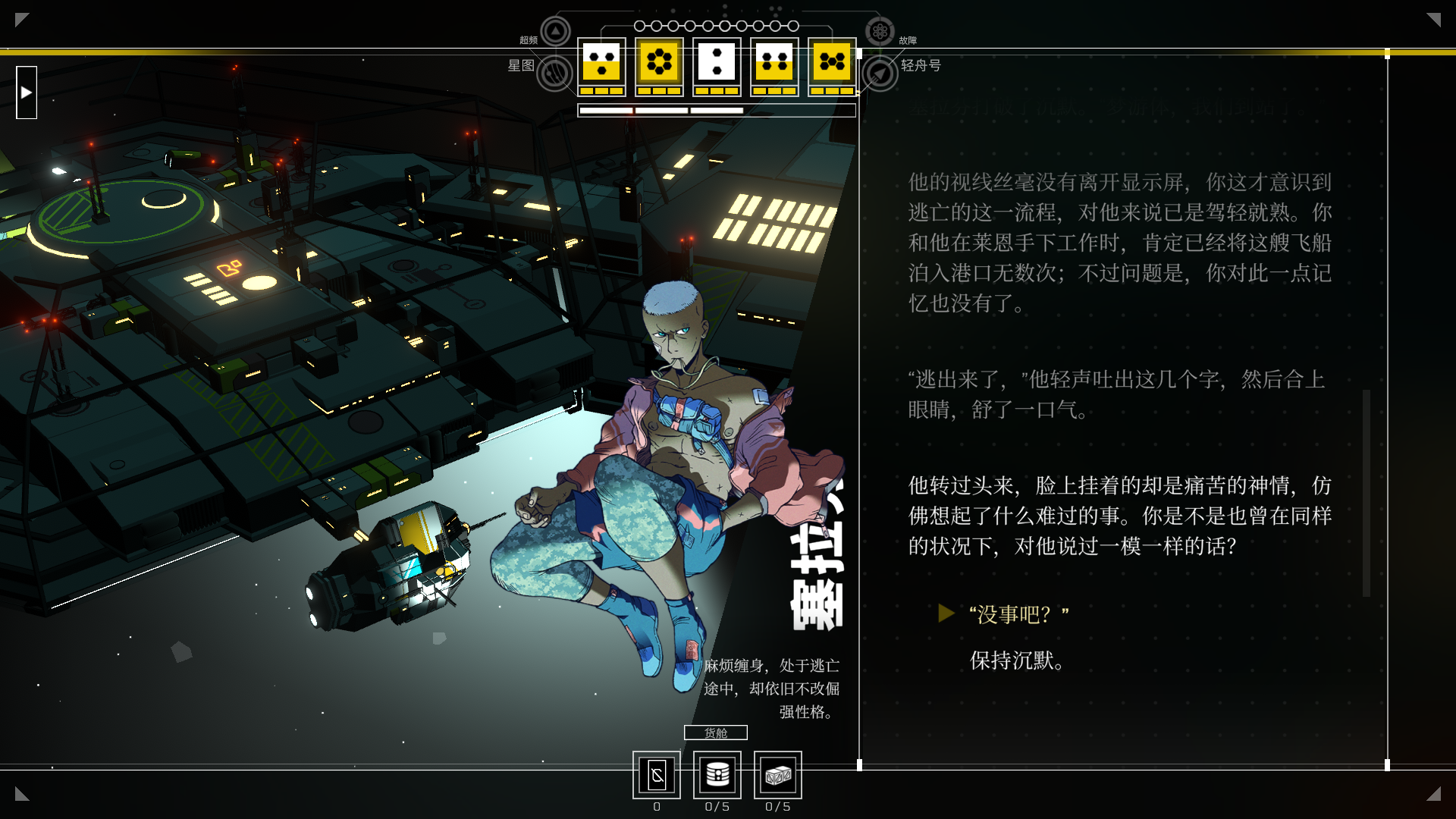
Task: Open the 货舱 cargo hold label
Action: [x=715, y=733]
